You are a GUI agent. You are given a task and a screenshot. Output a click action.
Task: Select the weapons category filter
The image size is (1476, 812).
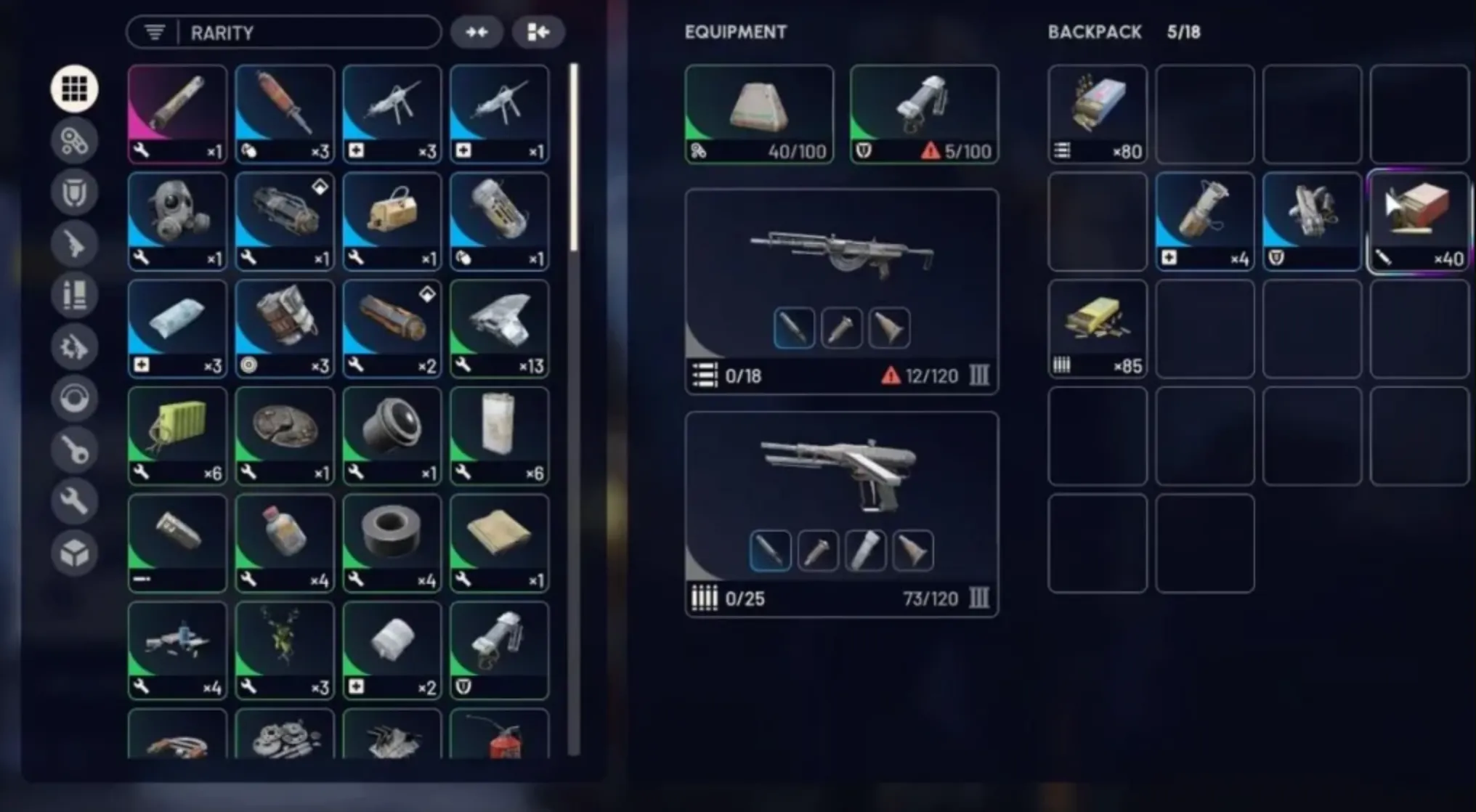[x=74, y=244]
